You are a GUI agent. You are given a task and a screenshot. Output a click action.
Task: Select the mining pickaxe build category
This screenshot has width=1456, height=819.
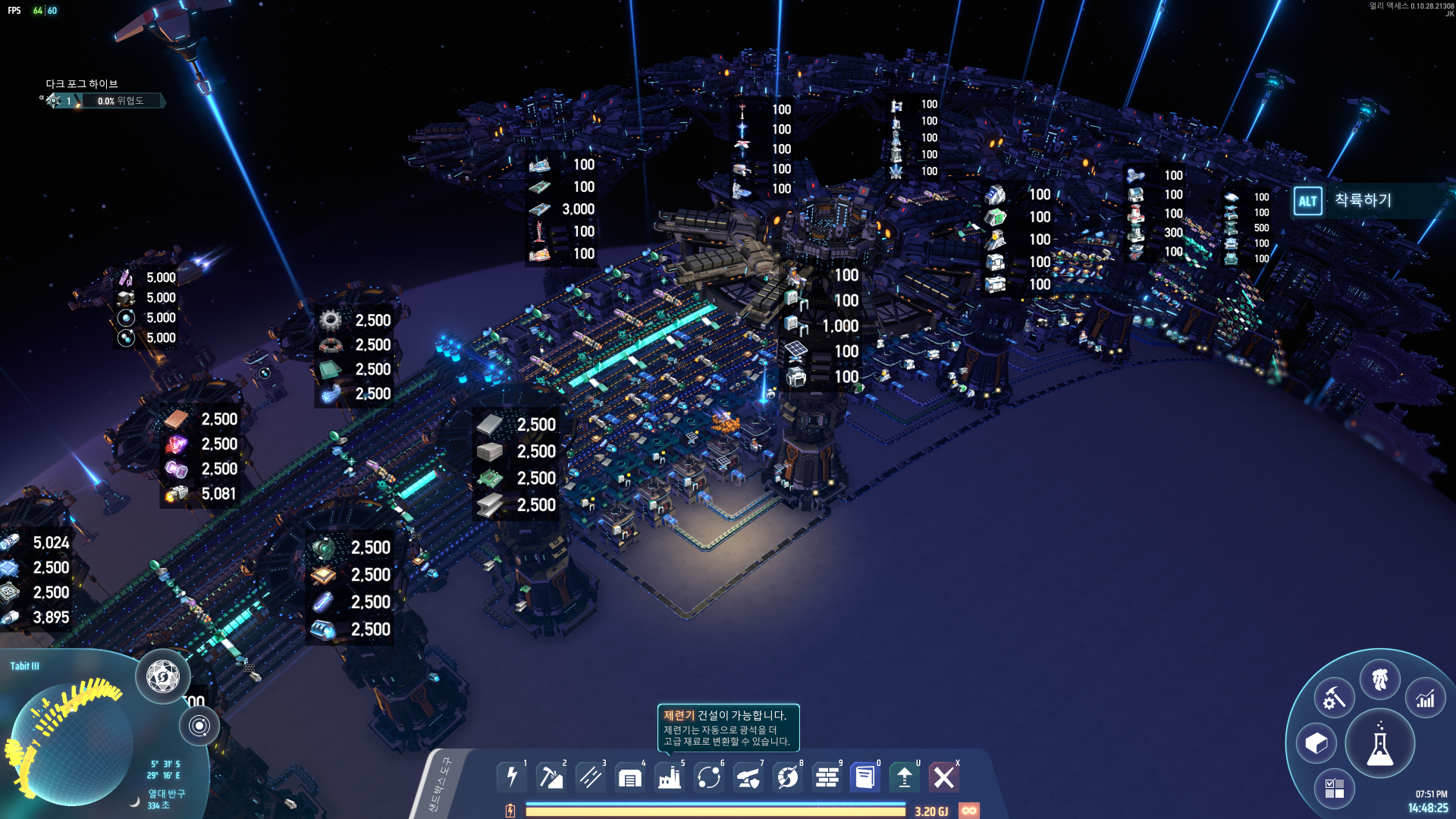551,777
